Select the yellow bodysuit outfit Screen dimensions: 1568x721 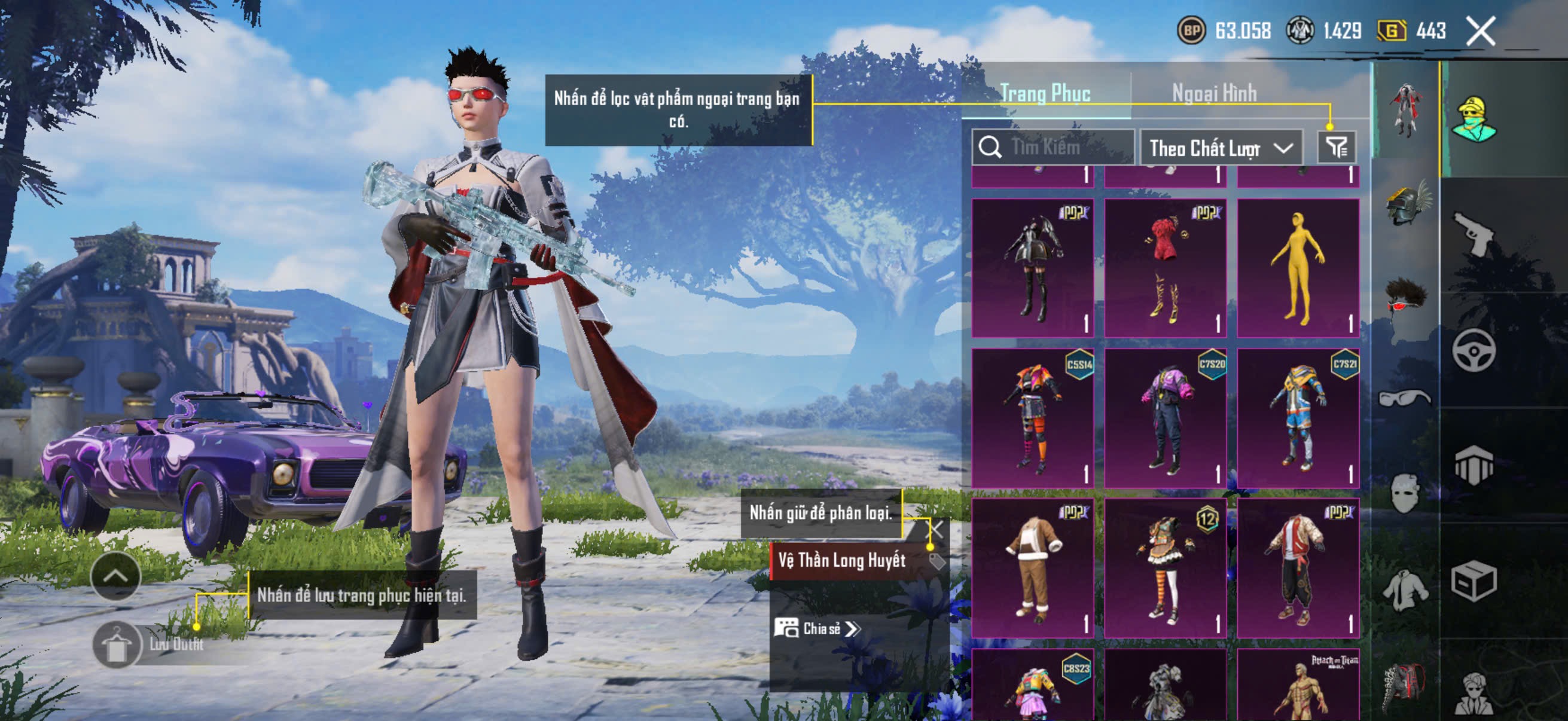(x=1298, y=268)
